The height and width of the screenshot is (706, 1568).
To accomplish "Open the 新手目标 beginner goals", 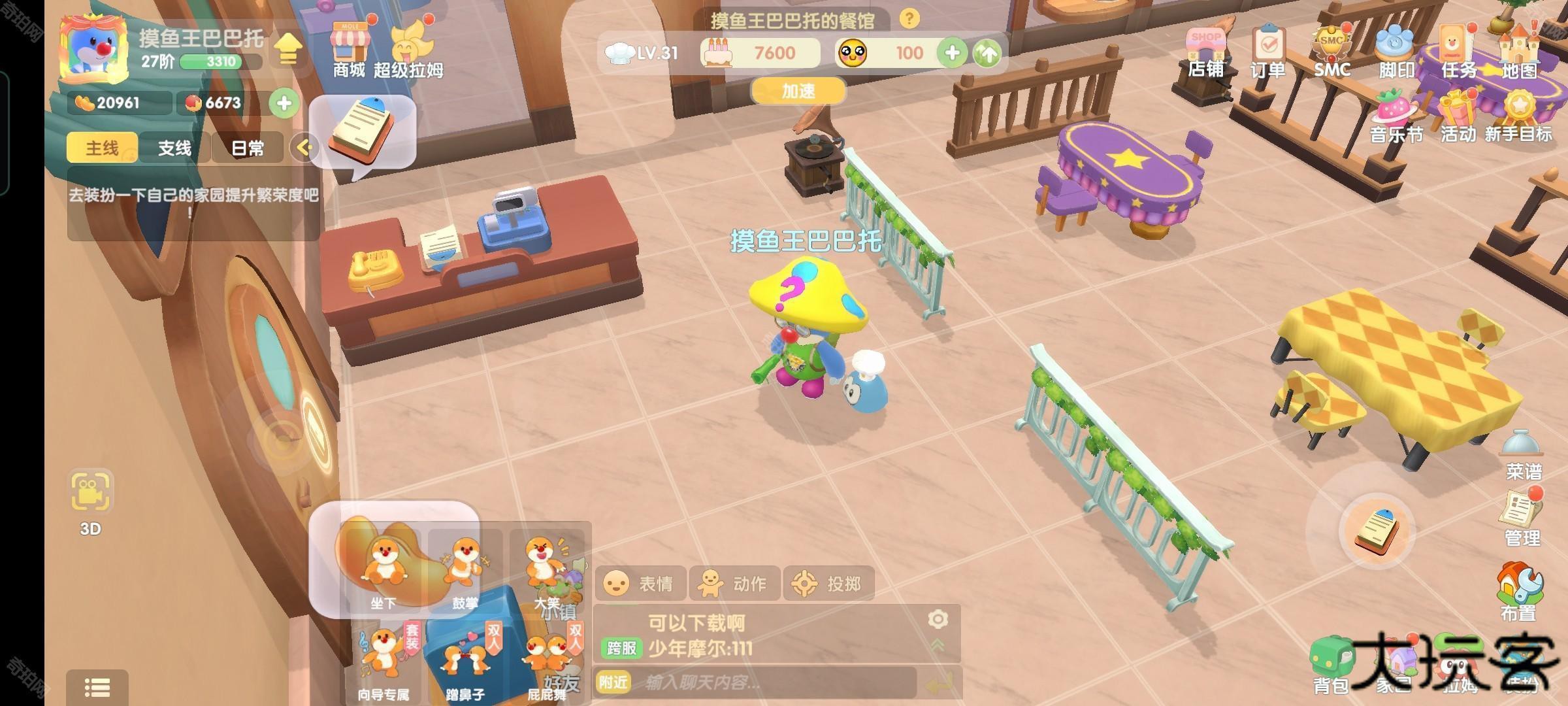I will [1518, 116].
